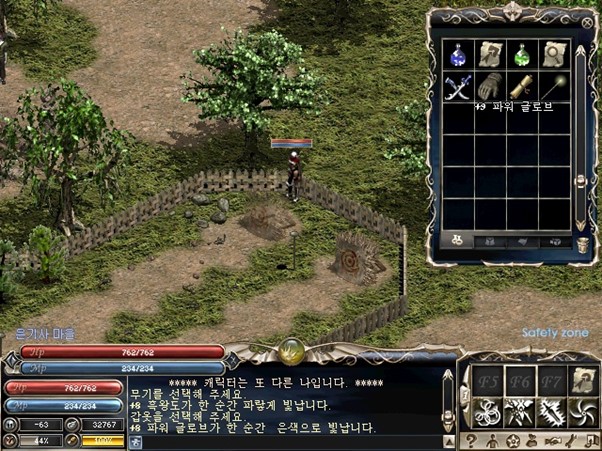The height and width of the screenshot is (451, 602).
Task: Click the chat input field
Action: pos(290,440)
